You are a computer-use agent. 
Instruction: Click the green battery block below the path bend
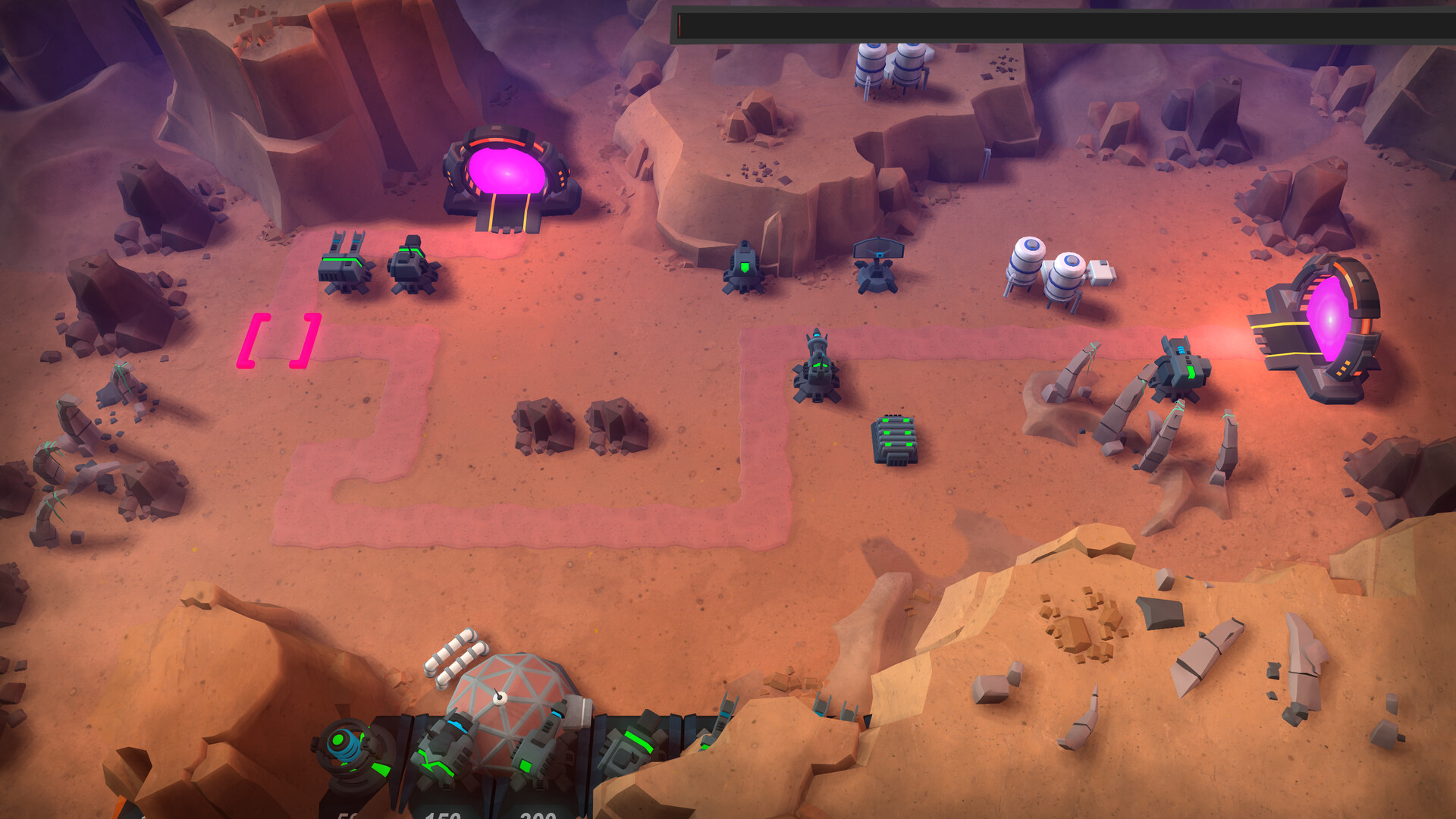893,440
